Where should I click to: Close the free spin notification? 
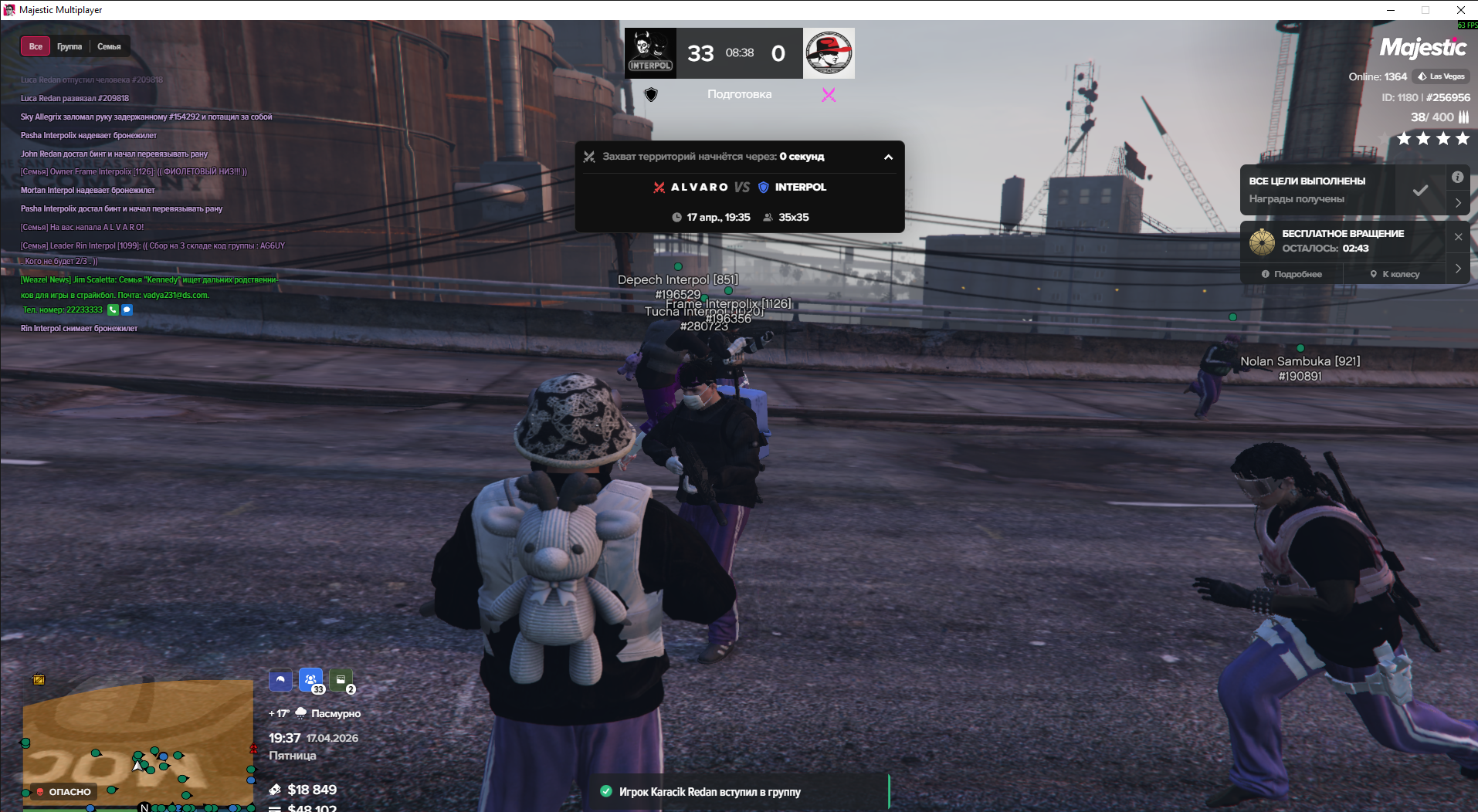tap(1458, 237)
